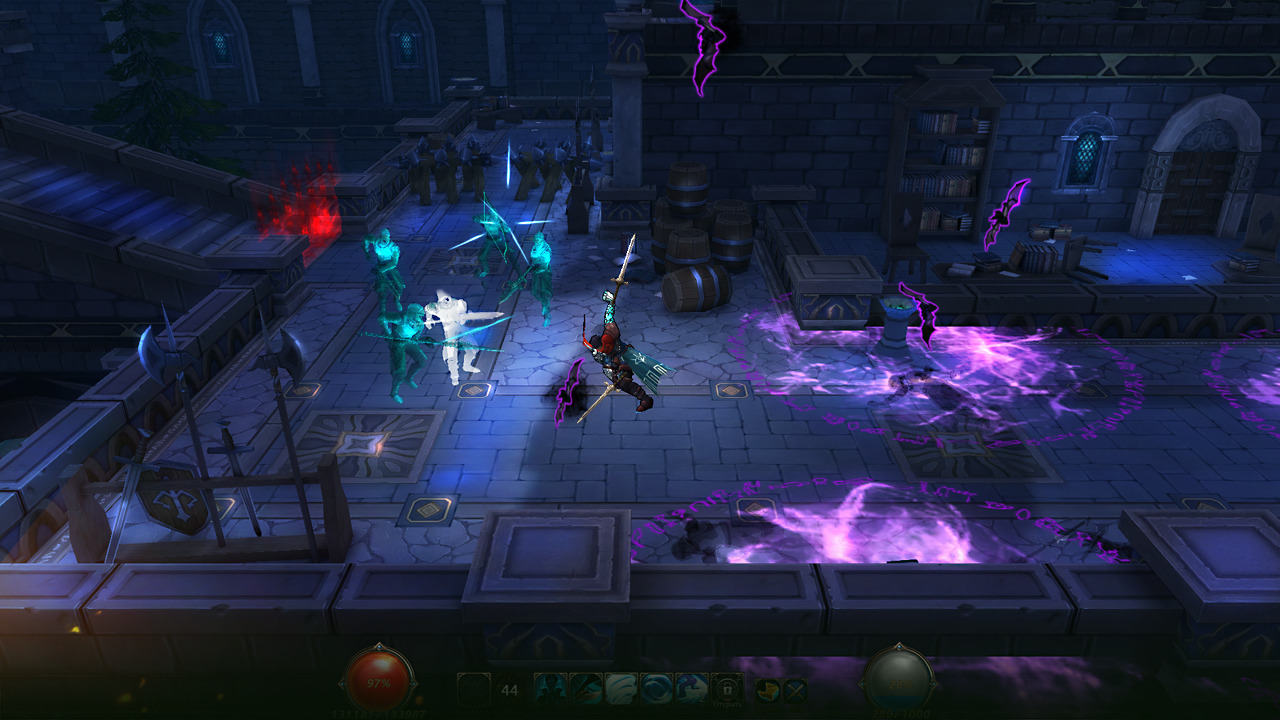This screenshot has height=720, width=1280.
Task: Toggle the crossed swords icon
Action: click(x=794, y=689)
